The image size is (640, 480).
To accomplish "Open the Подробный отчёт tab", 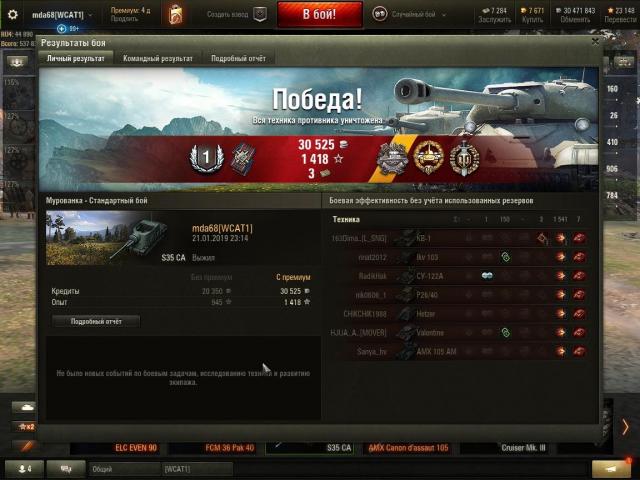I will (238, 59).
